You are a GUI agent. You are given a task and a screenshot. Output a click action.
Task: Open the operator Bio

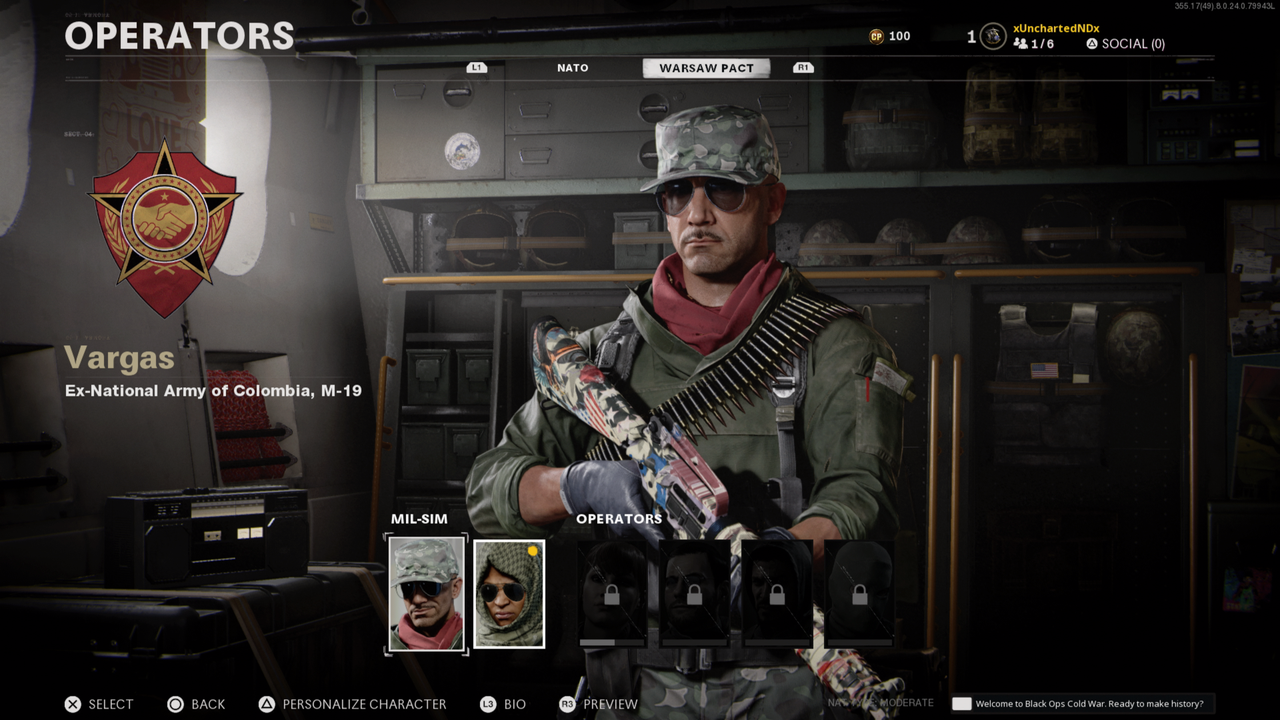pos(503,704)
